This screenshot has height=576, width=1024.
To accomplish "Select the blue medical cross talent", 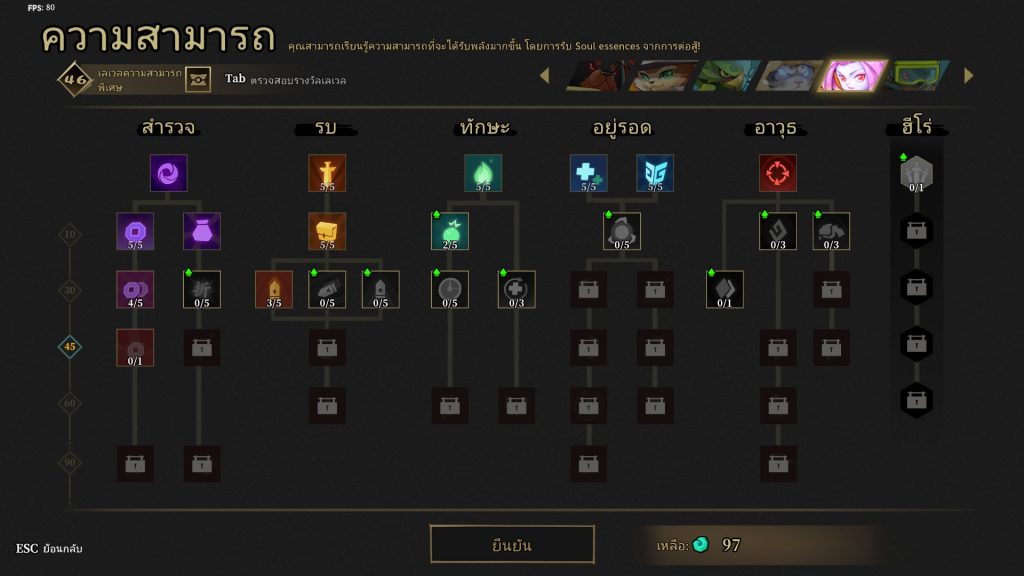I will click(x=589, y=173).
